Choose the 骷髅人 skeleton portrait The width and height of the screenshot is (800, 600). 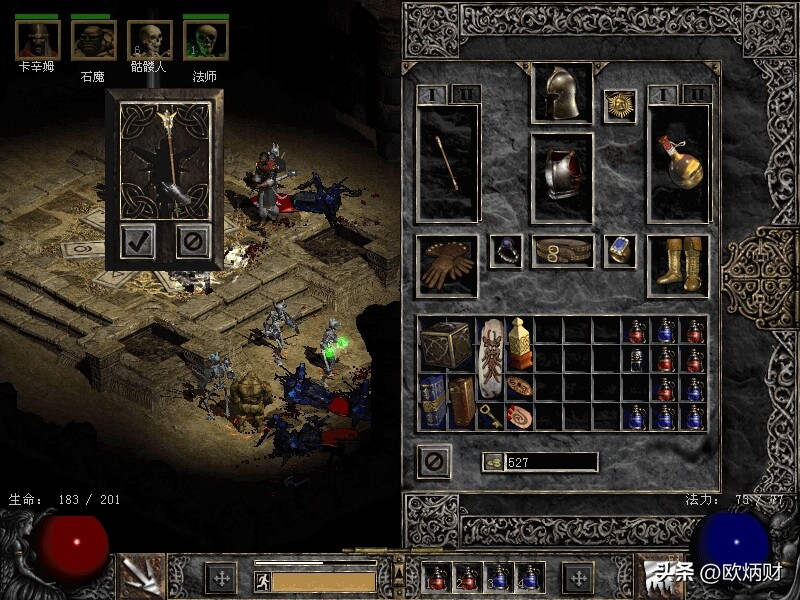[x=149, y=40]
